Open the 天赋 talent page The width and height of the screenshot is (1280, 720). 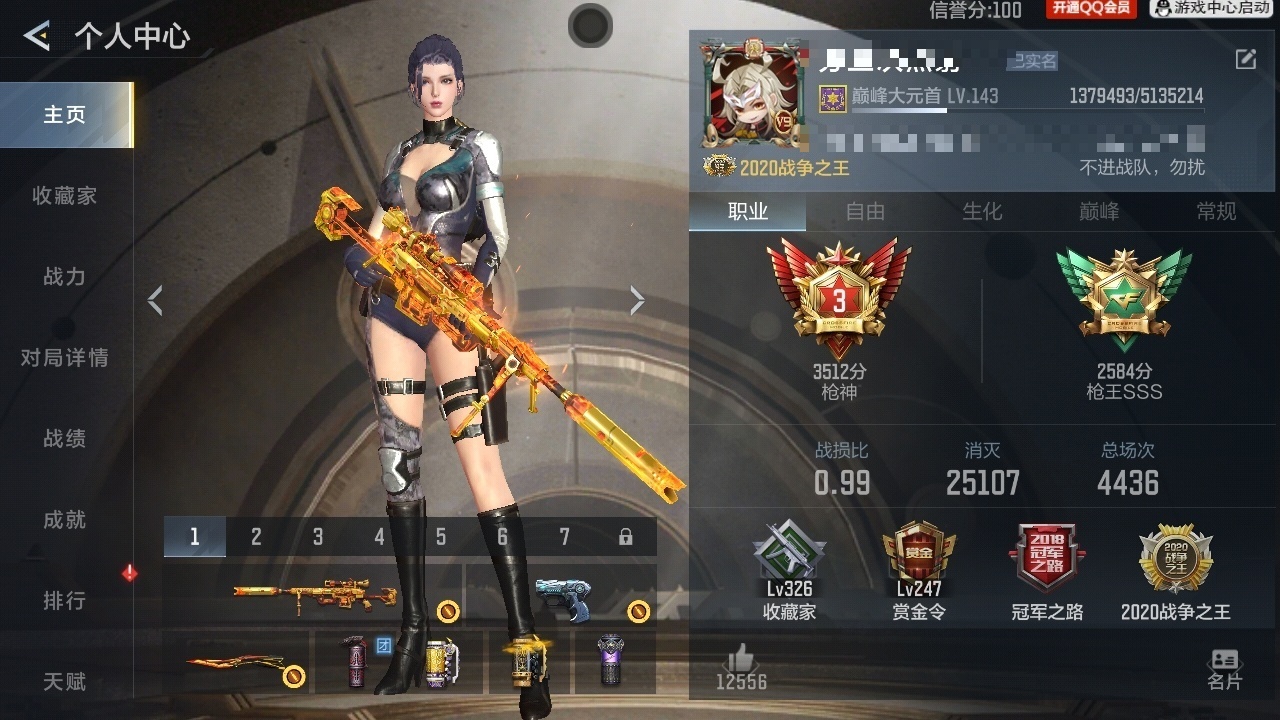[65, 682]
